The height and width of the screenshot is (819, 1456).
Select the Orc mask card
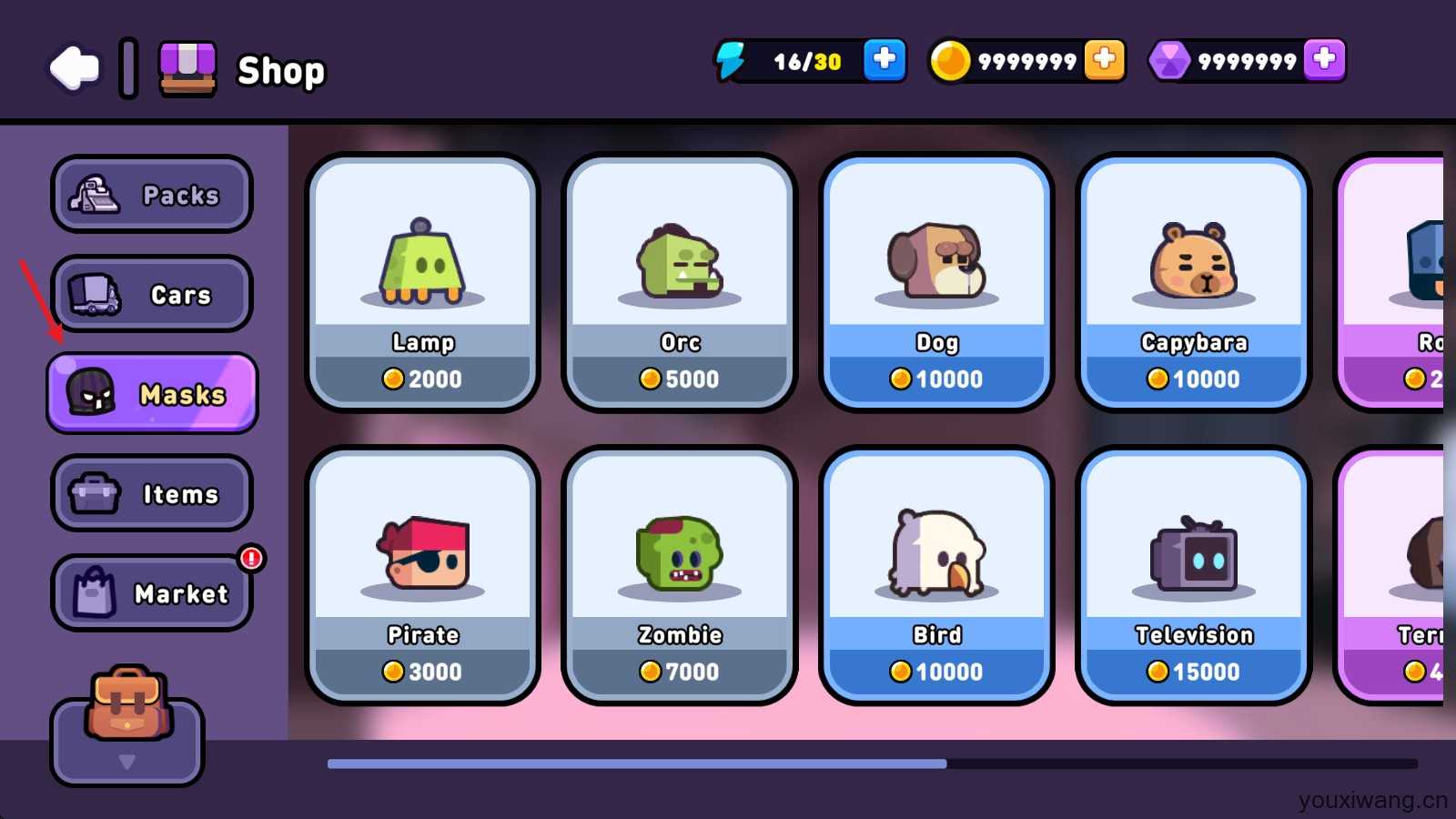coord(680,282)
